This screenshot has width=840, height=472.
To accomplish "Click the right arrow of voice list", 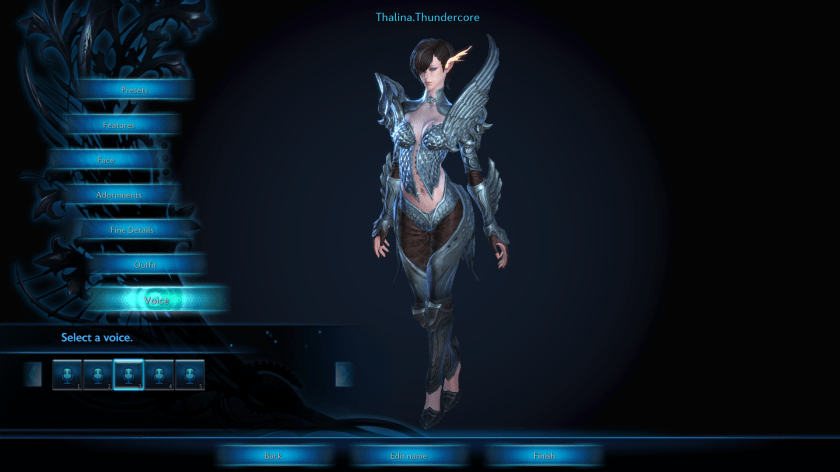I will point(343,374).
